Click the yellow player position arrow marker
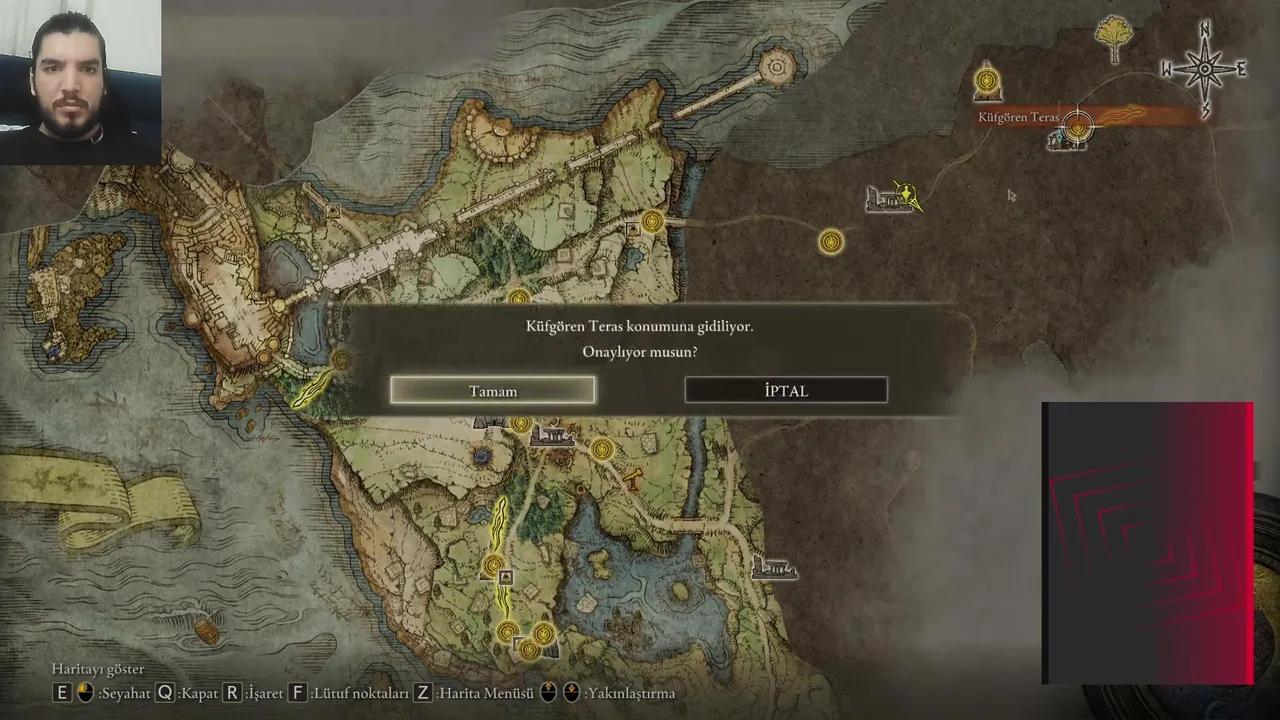The image size is (1280, 720). tap(906, 195)
